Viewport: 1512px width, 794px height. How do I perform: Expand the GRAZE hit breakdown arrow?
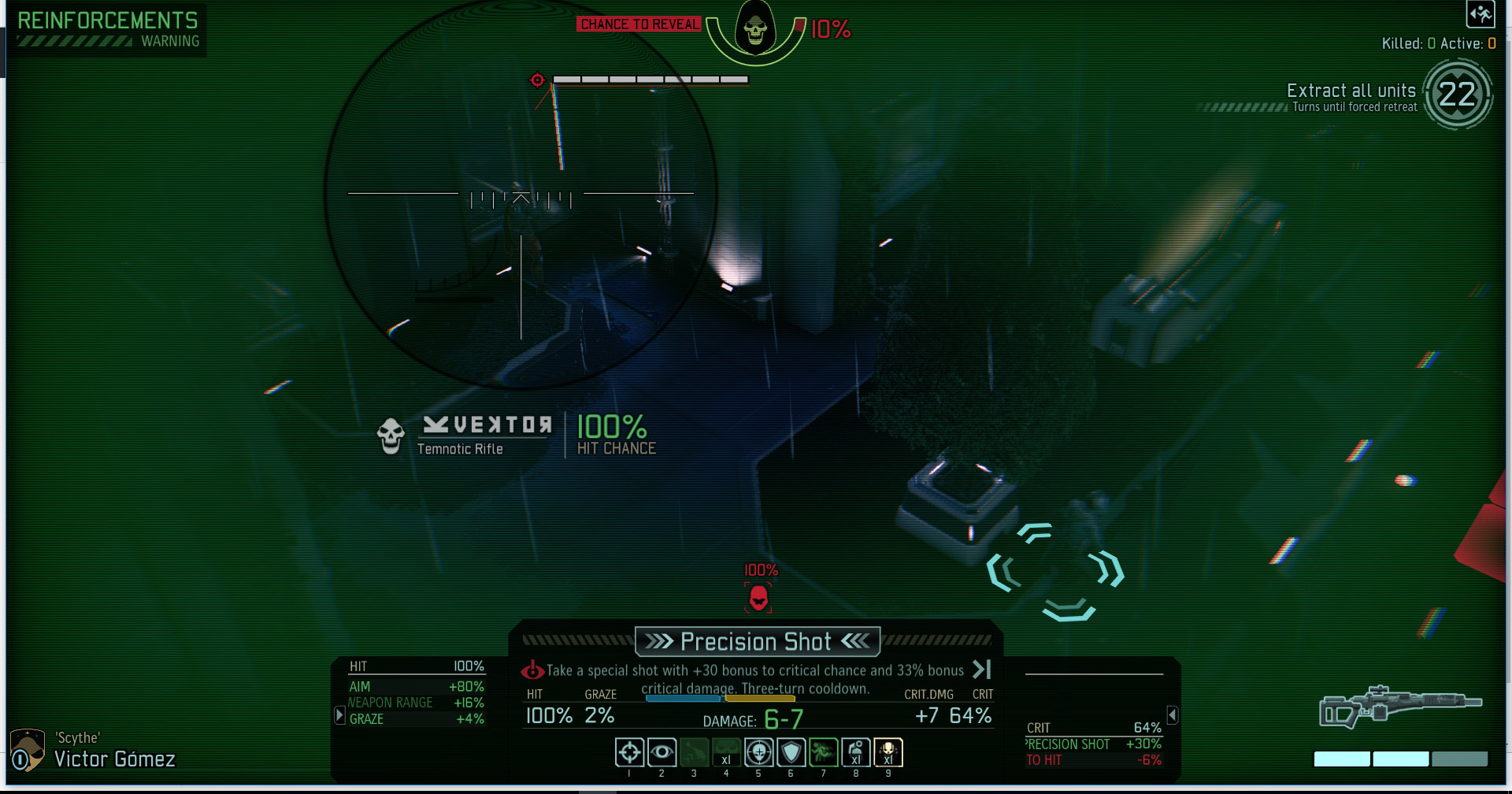(x=339, y=714)
